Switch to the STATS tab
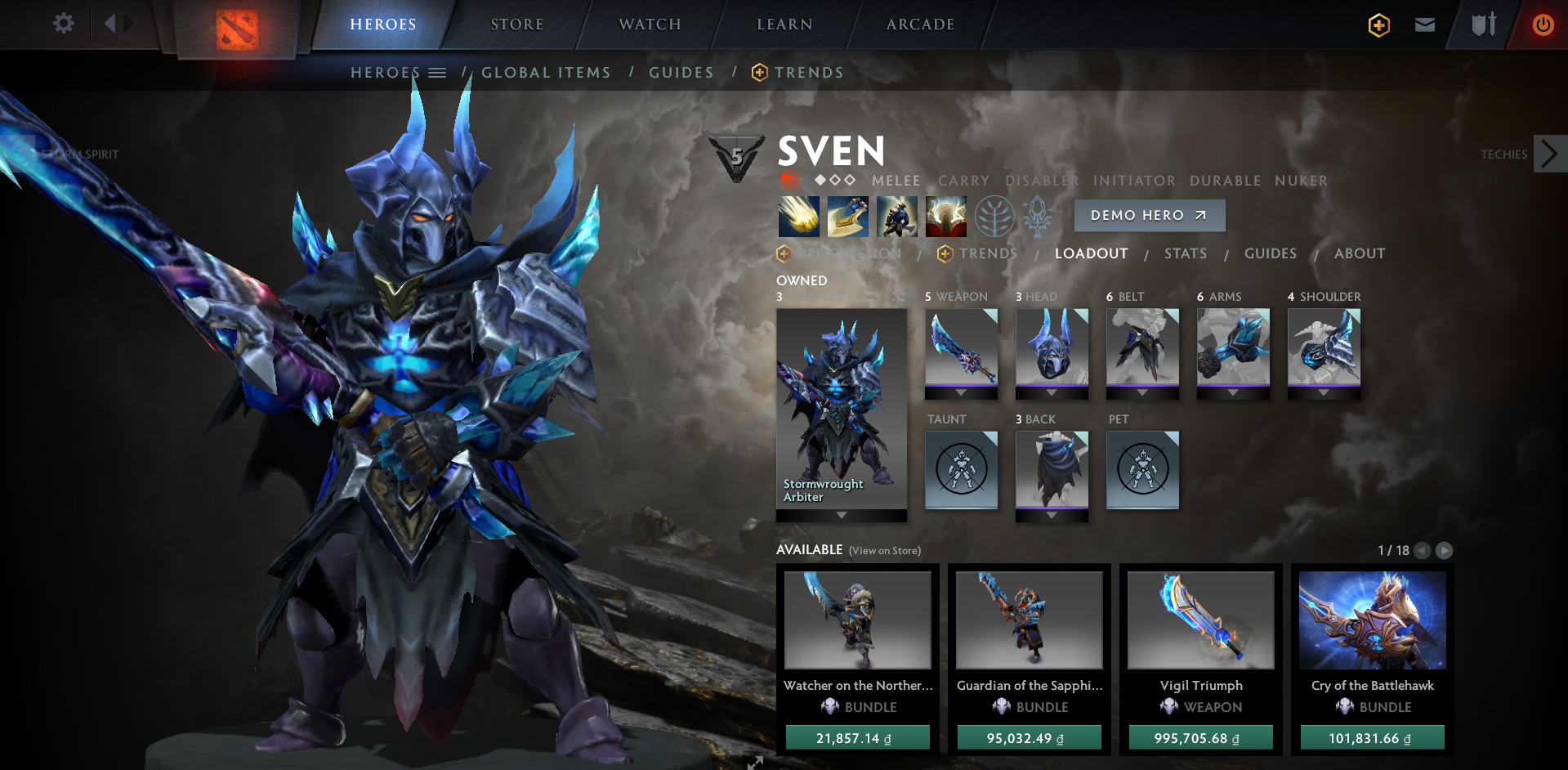 click(x=1185, y=253)
